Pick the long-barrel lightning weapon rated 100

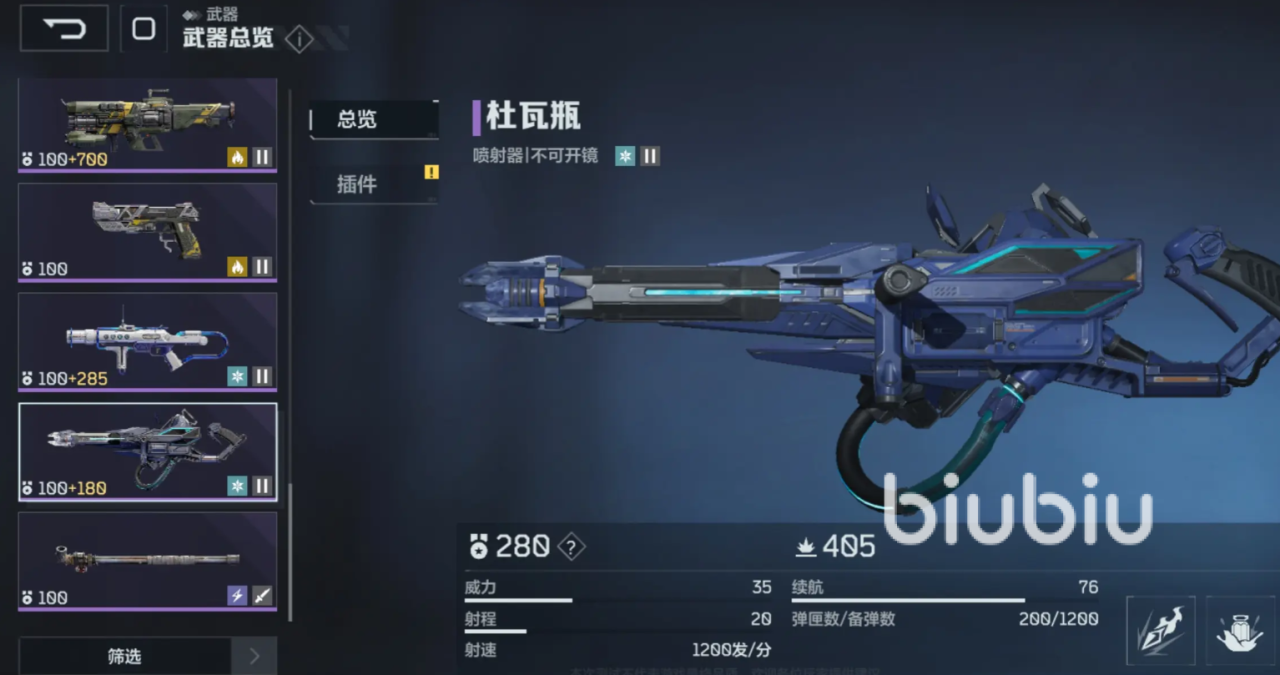147,560
